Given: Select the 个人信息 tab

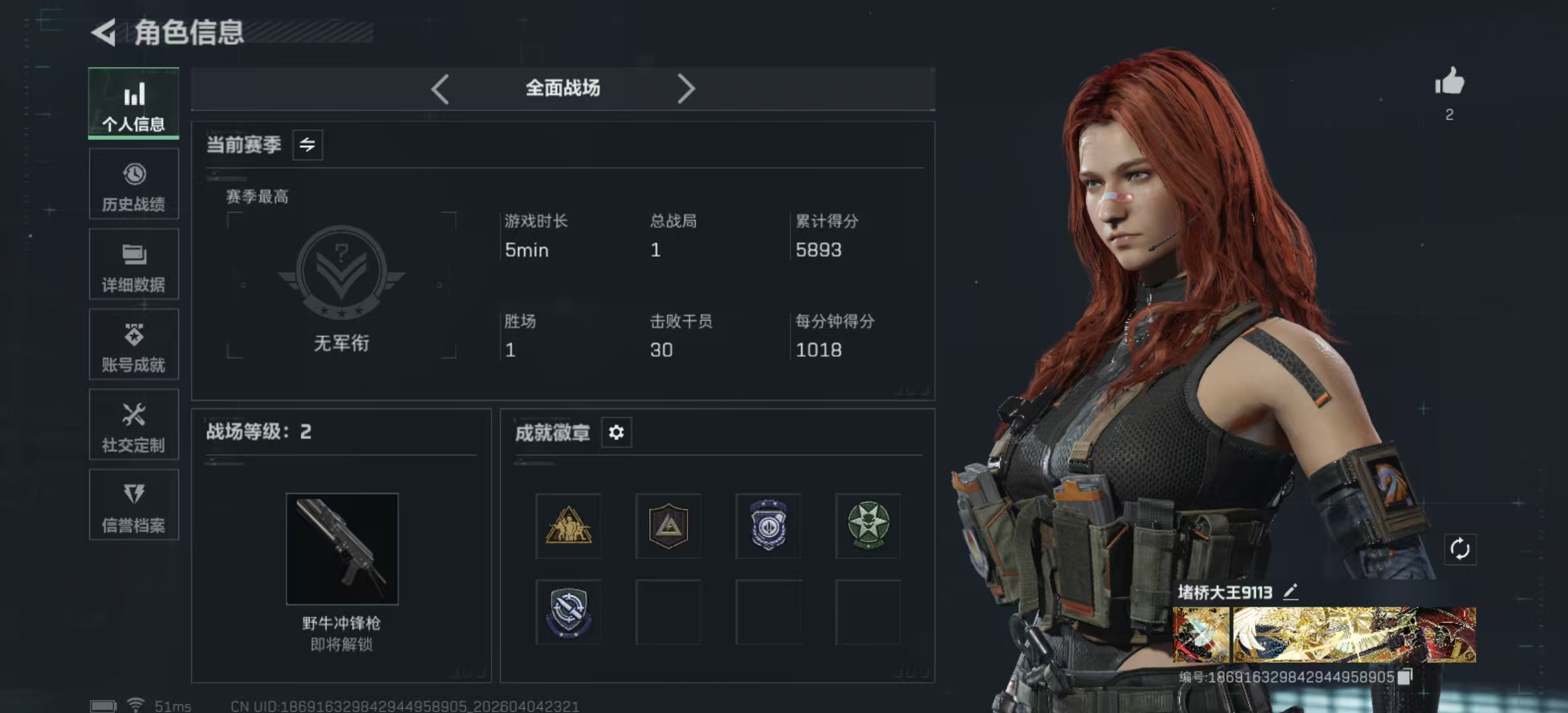Looking at the screenshot, I should 133,104.
